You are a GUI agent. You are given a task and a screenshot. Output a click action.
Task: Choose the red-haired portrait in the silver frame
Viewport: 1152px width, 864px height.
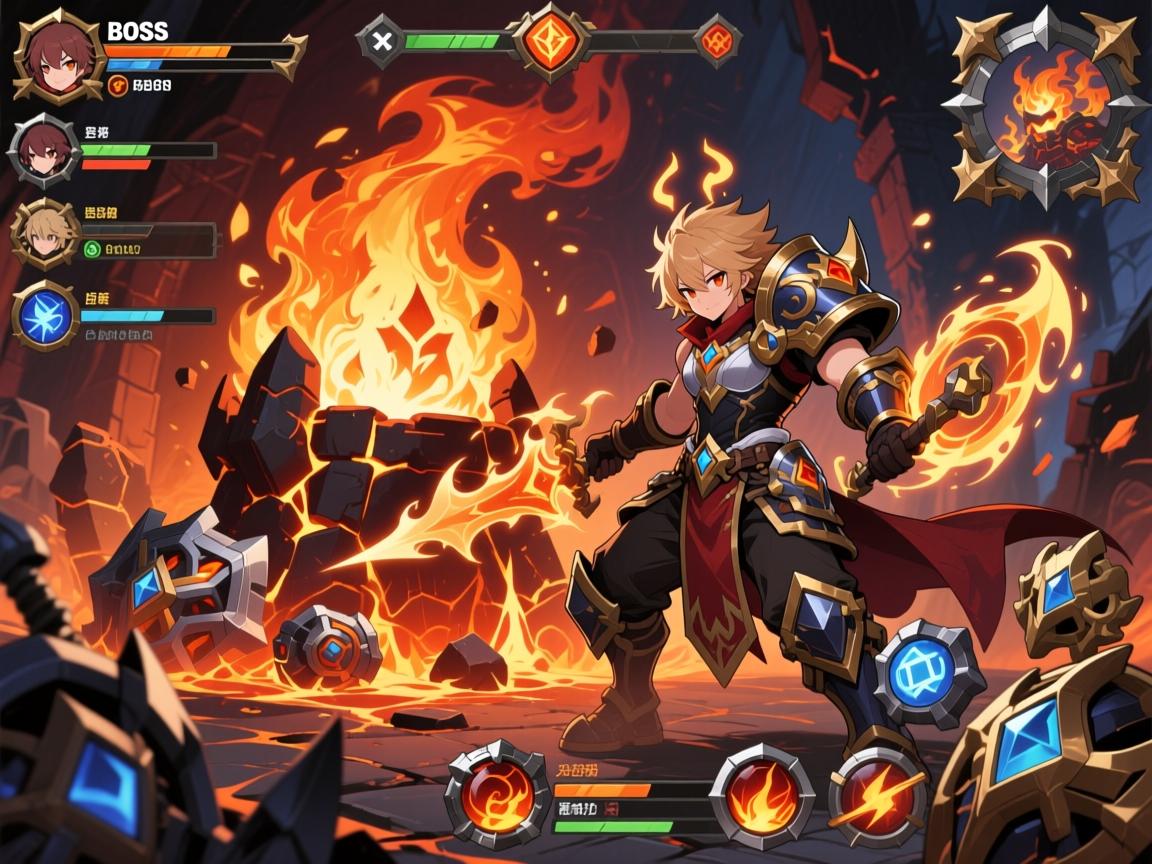point(43,154)
